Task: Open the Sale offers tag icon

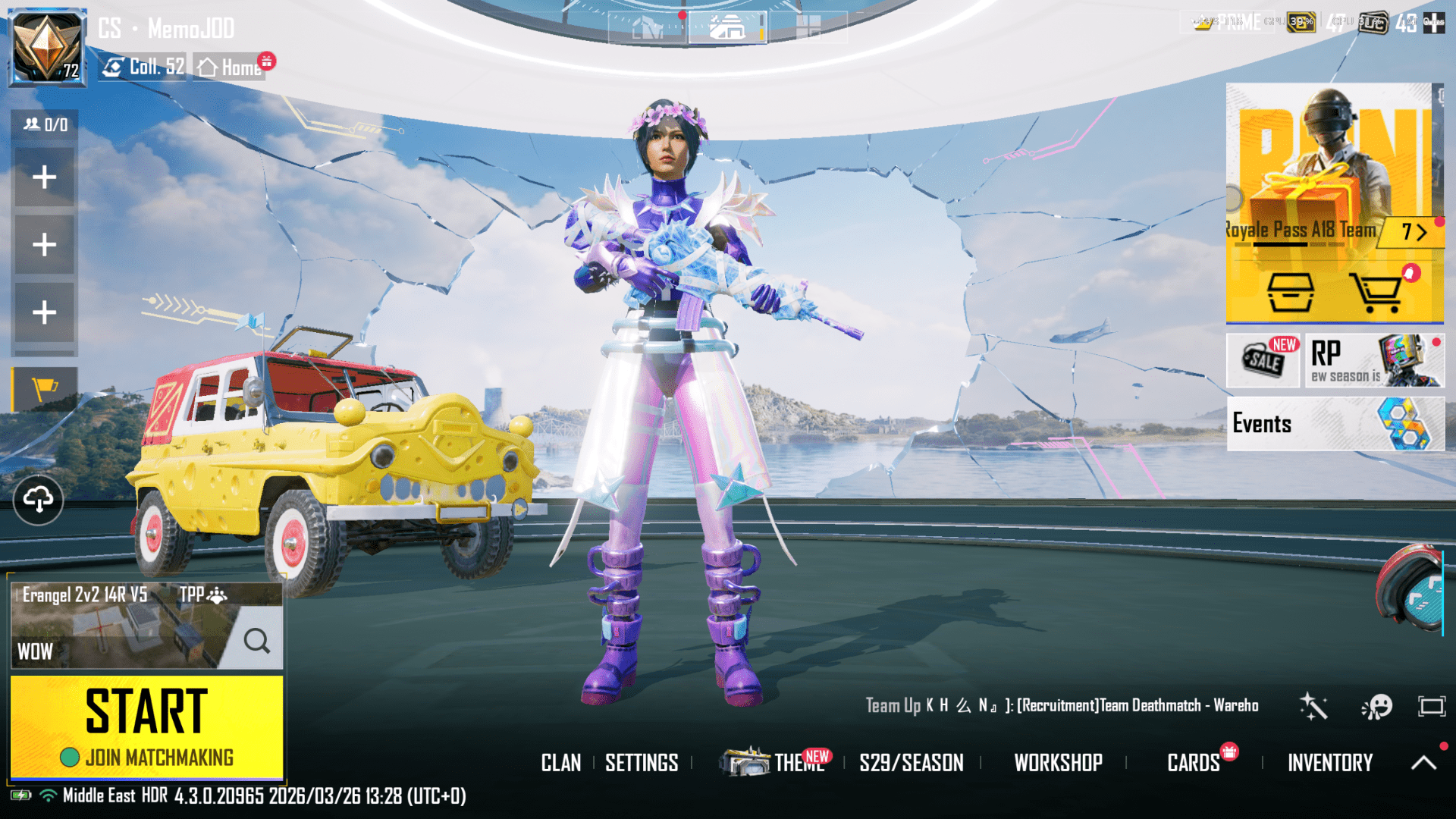Action: tap(1262, 361)
